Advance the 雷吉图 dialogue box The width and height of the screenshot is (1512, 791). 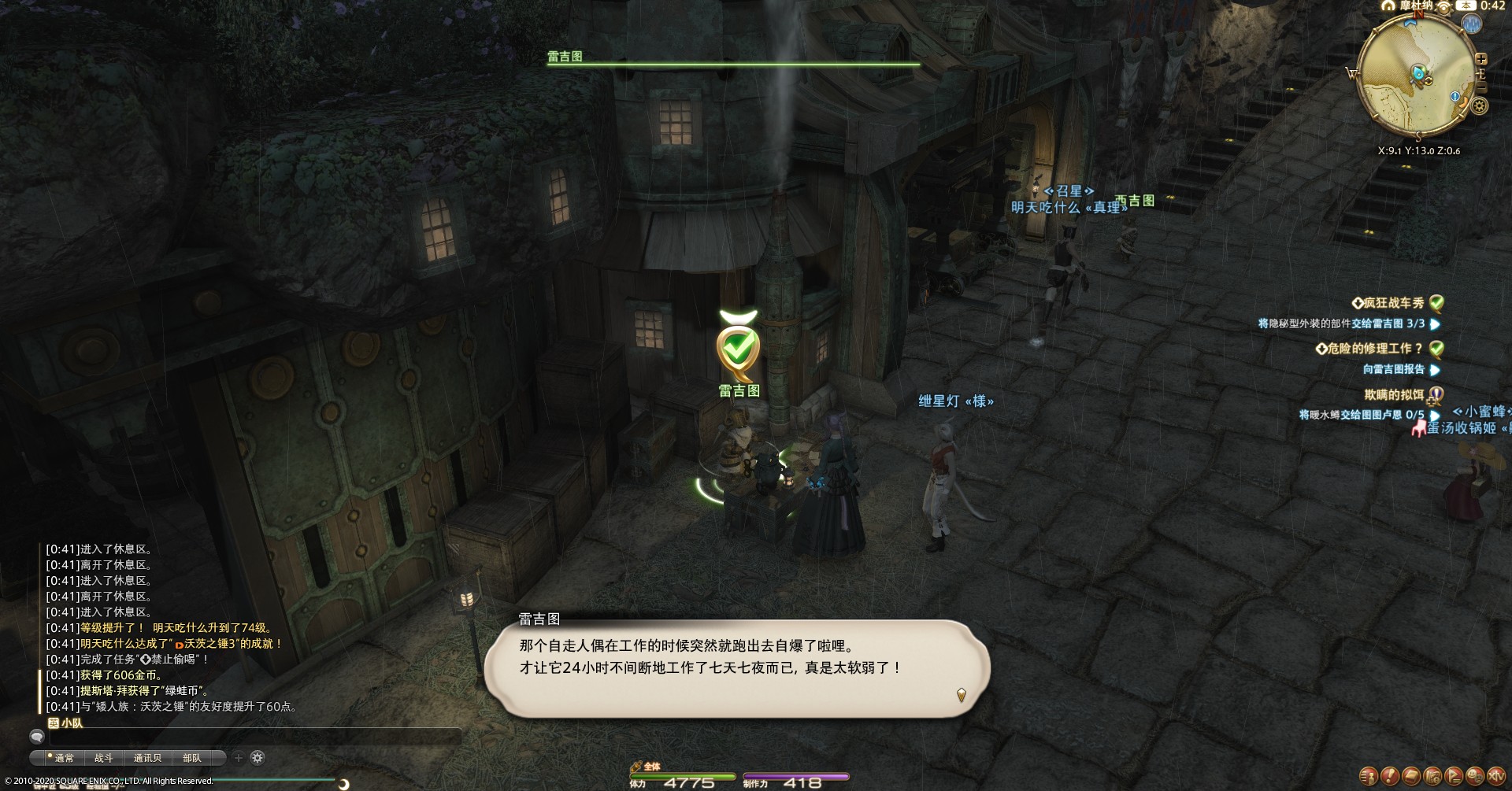[961, 695]
